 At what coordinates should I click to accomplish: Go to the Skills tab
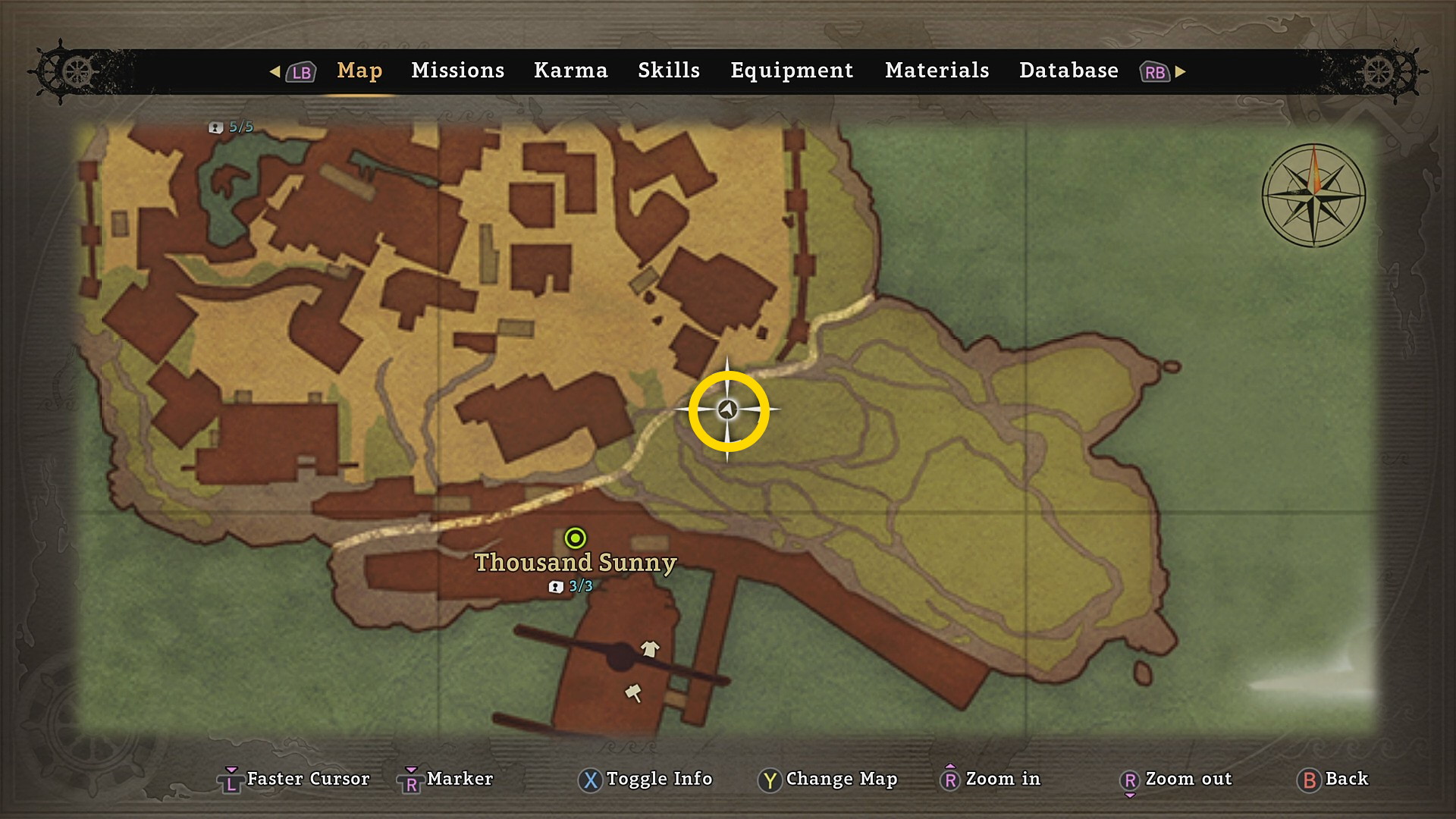pos(668,71)
